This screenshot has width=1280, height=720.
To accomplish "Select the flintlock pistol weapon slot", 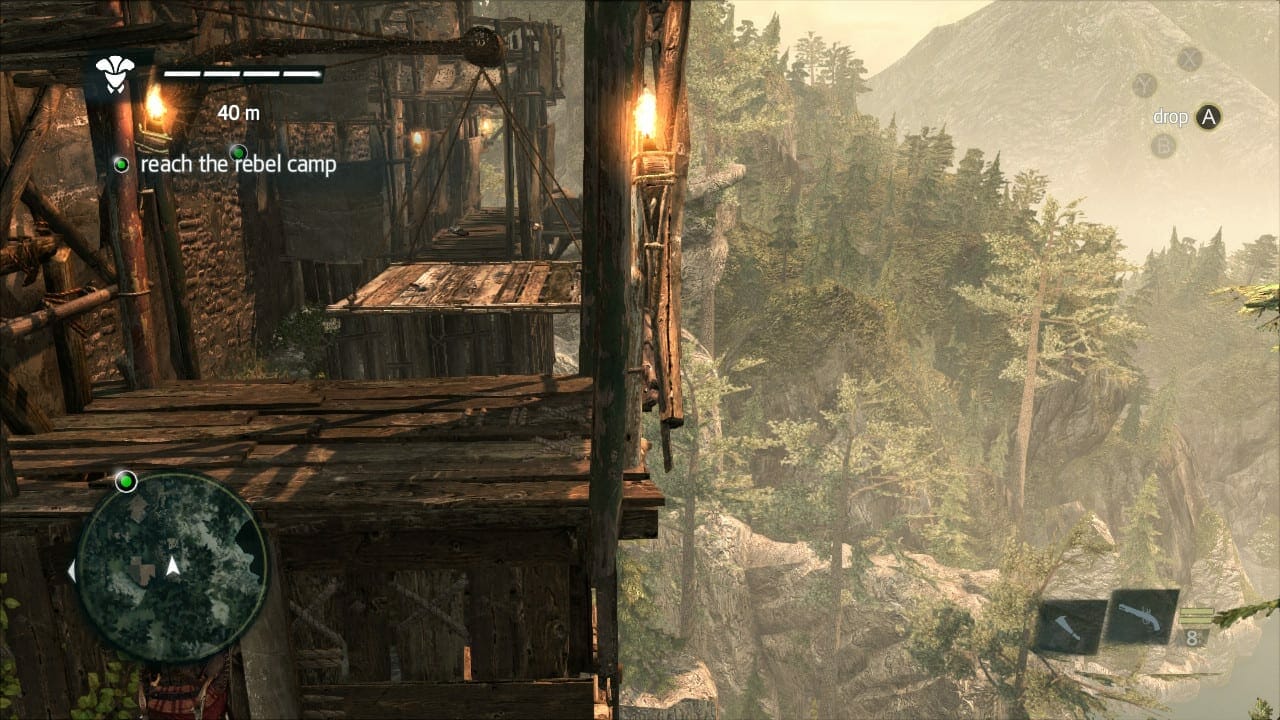I will (x=1141, y=616).
